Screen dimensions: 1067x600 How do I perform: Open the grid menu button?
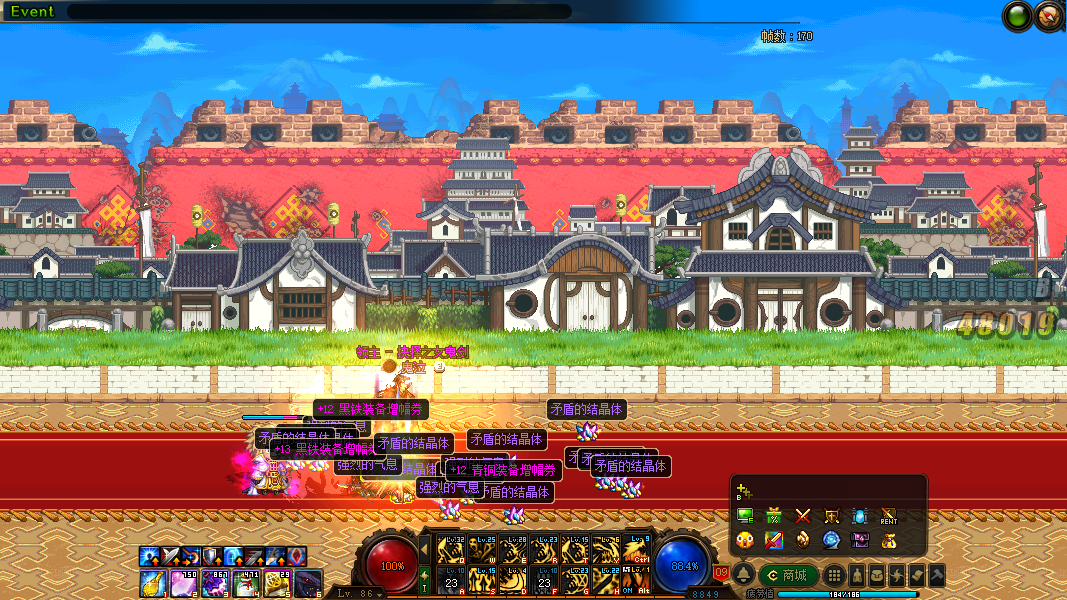(x=834, y=575)
